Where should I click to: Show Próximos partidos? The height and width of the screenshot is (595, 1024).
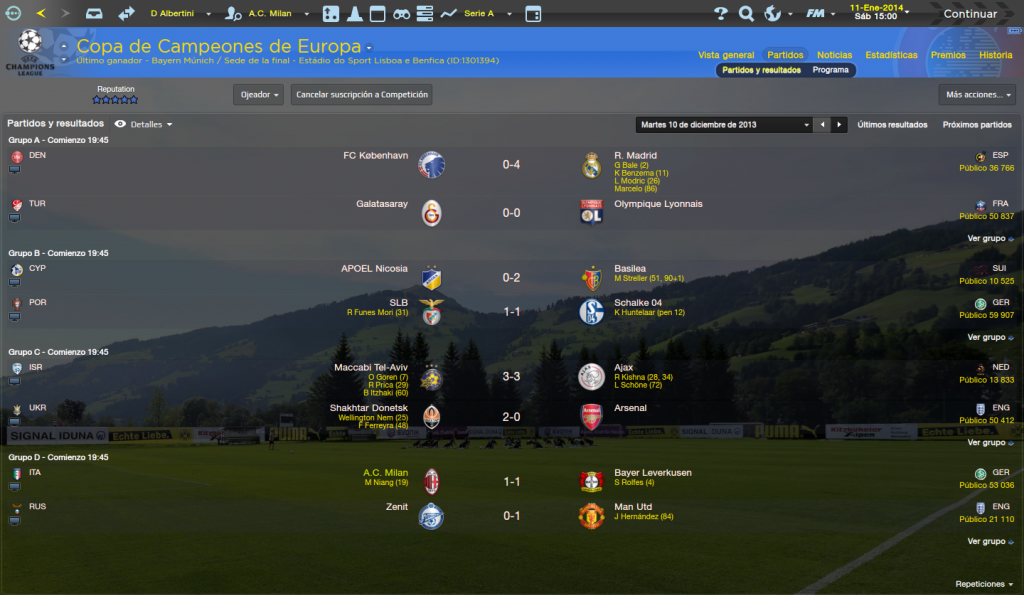977,125
